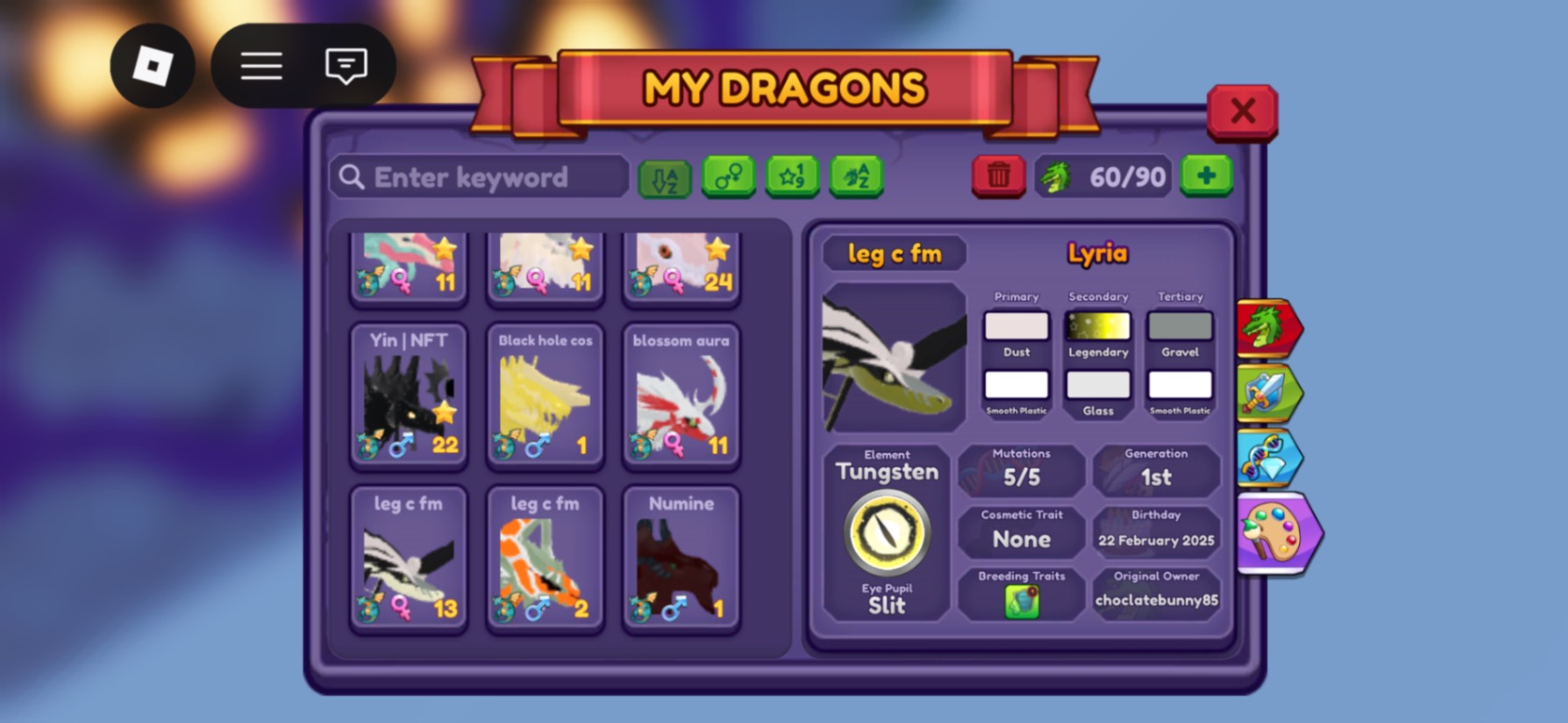Click the Enter keyword search field
Viewport: 1568px width, 723px height.
coord(478,176)
